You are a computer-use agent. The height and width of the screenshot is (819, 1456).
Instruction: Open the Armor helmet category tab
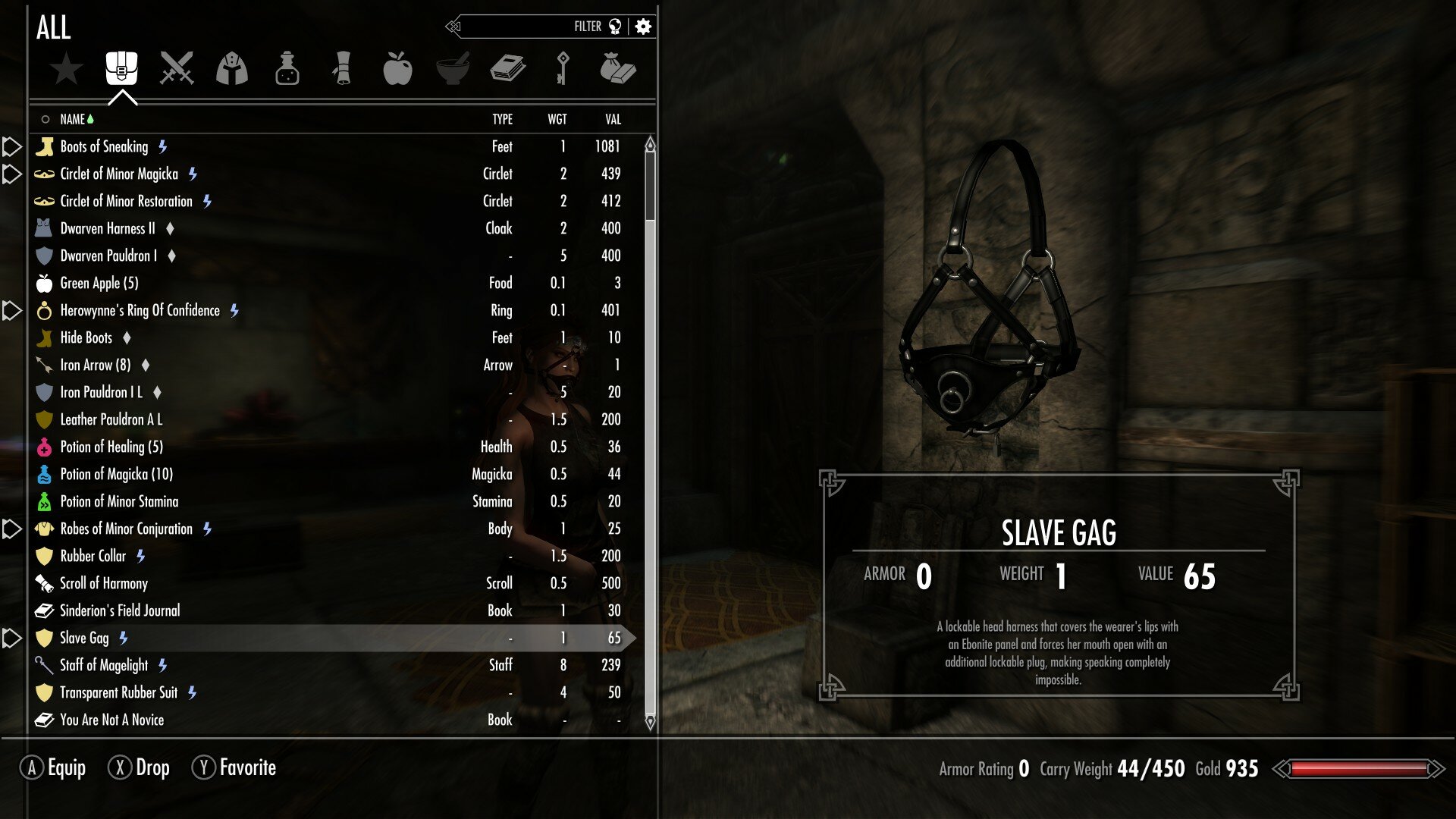(232, 68)
